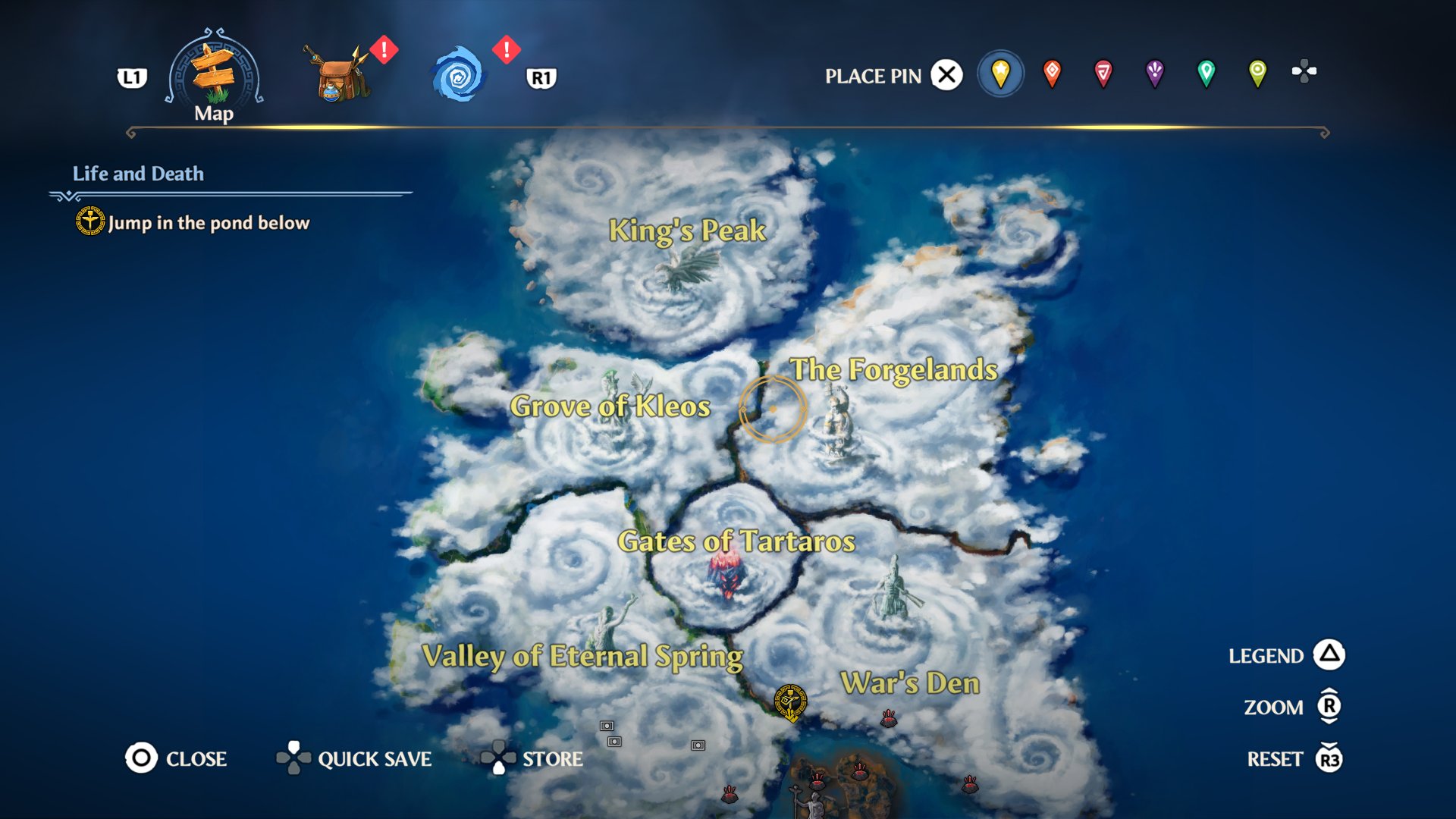Image resolution: width=1456 pixels, height=819 pixels.
Task: Choose the orange diamond pin
Action: 1052,74
